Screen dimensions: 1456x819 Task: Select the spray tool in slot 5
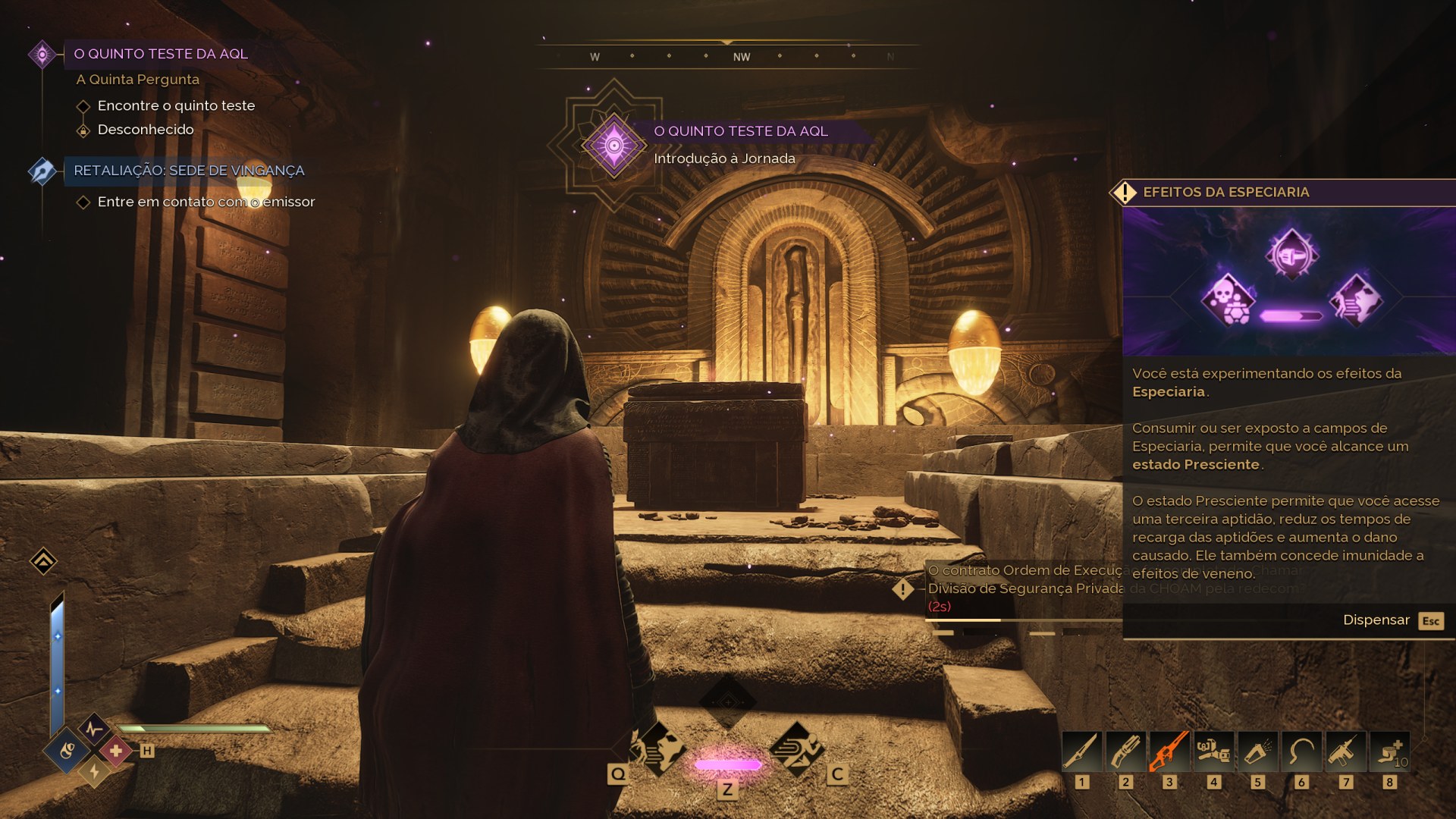[1257, 752]
